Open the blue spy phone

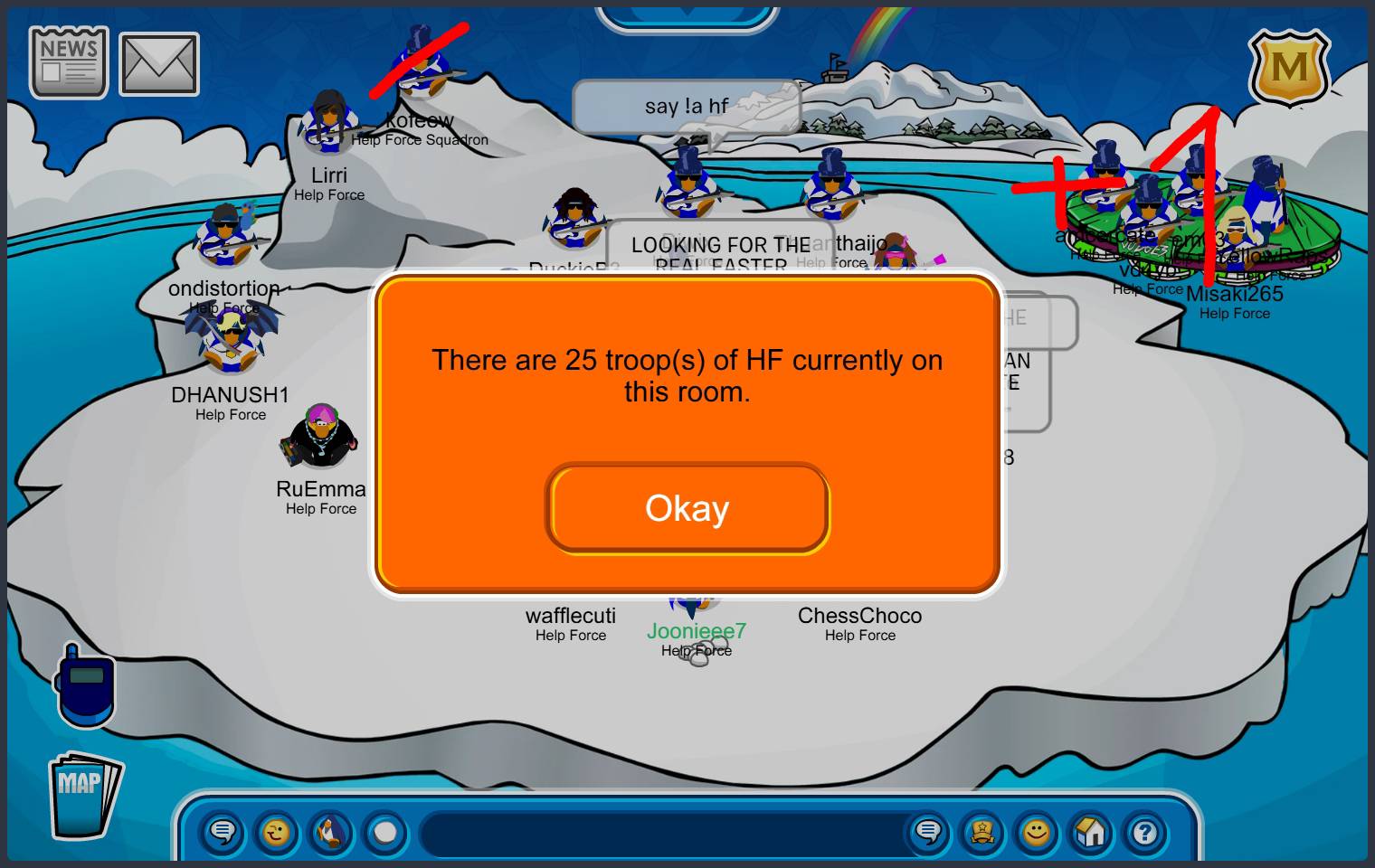point(86,684)
